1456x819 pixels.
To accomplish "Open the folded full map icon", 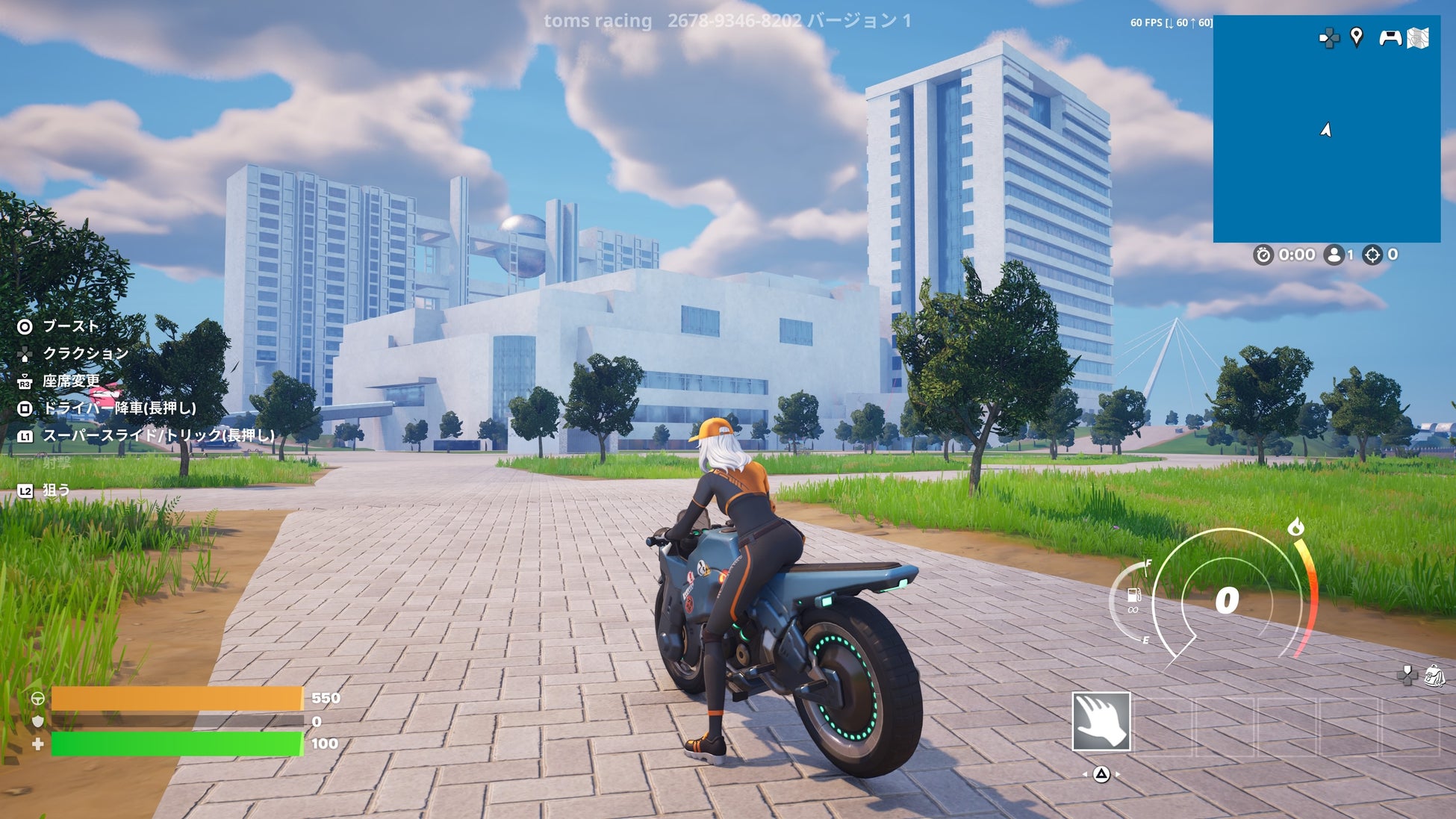I will pyautogui.click(x=1418, y=38).
